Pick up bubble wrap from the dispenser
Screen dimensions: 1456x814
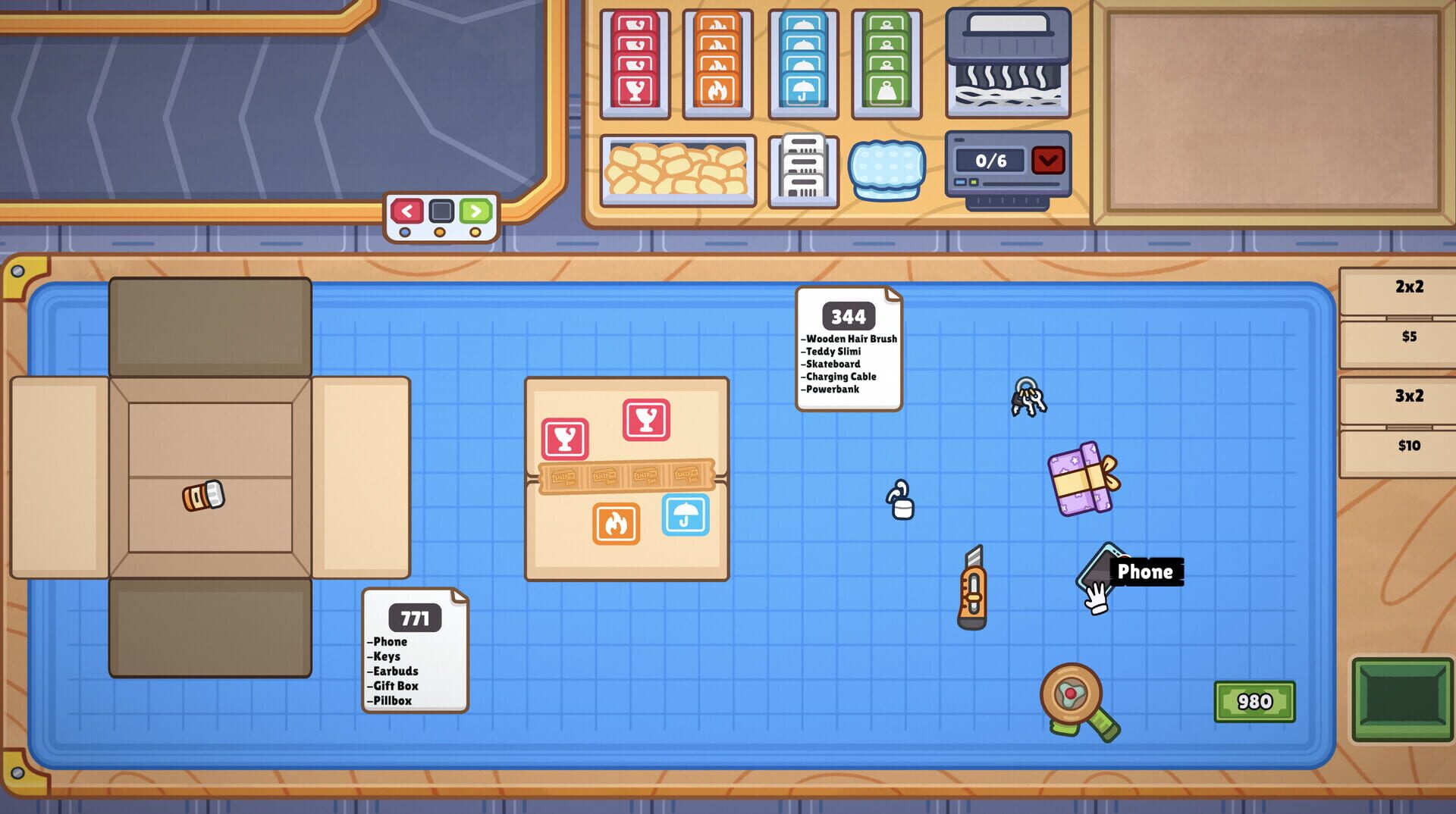tap(888, 169)
